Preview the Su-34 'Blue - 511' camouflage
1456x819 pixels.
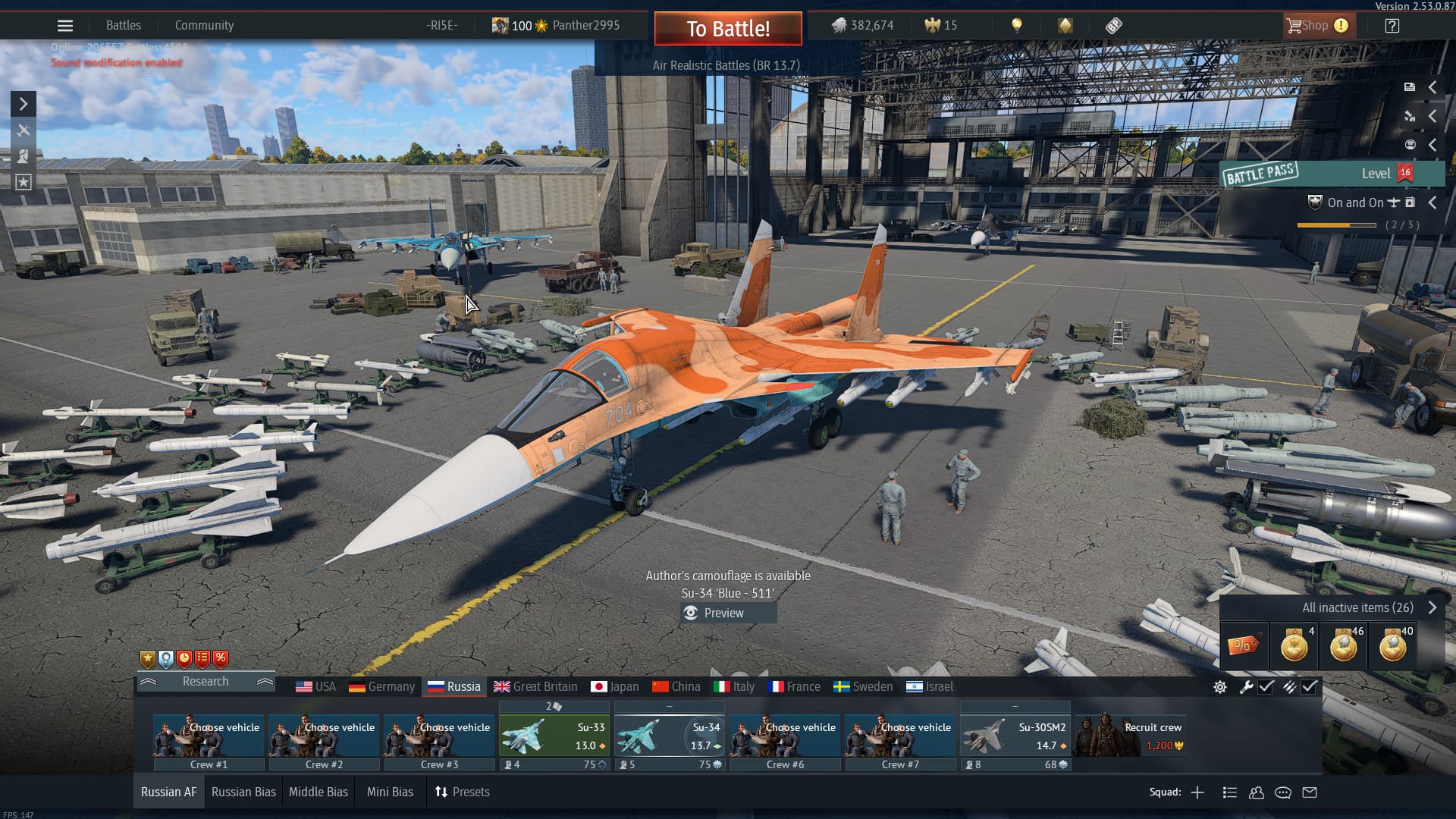click(723, 613)
